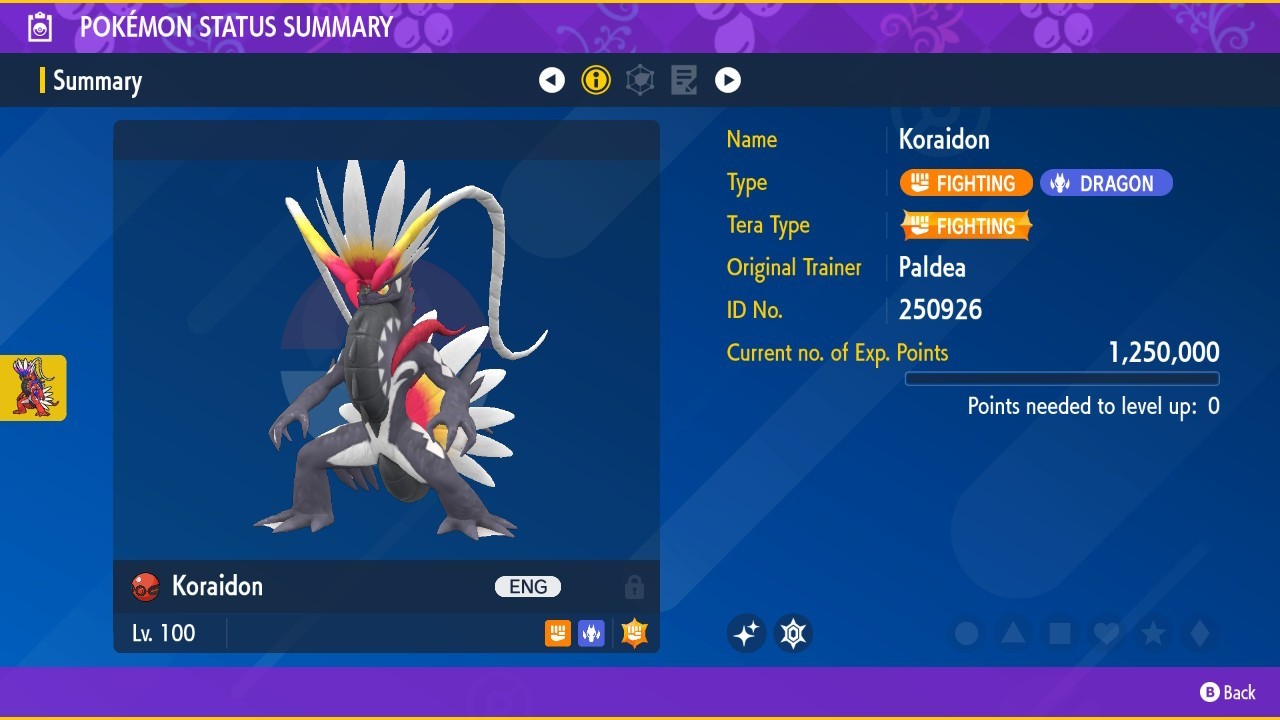
Task: Select the Koraidon party thumbnail on left
Action: (x=33, y=387)
